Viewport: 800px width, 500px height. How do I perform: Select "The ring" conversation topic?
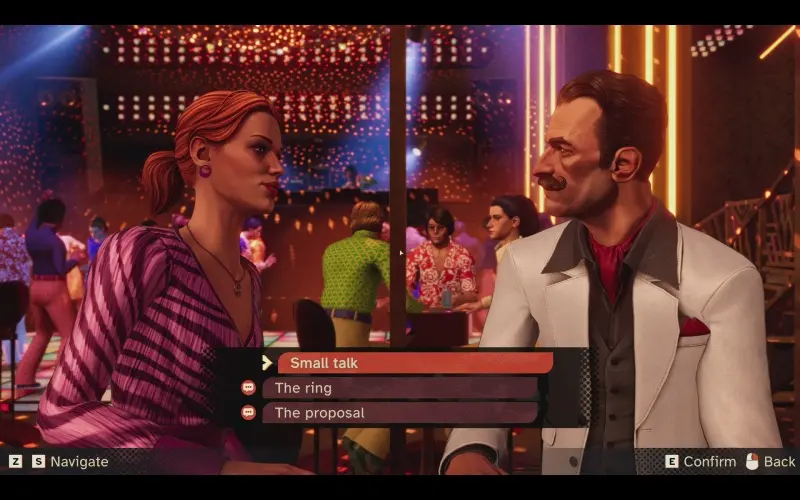point(400,388)
